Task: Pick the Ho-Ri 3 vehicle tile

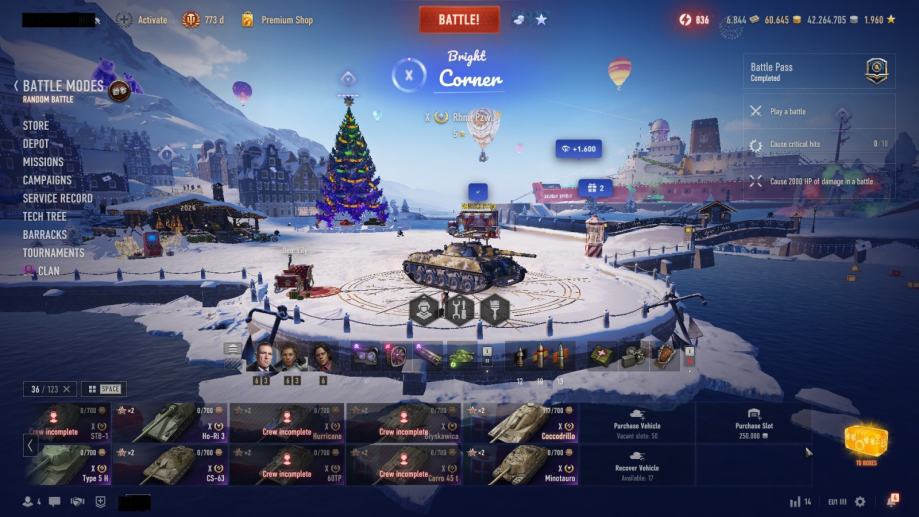Action: (x=170, y=423)
